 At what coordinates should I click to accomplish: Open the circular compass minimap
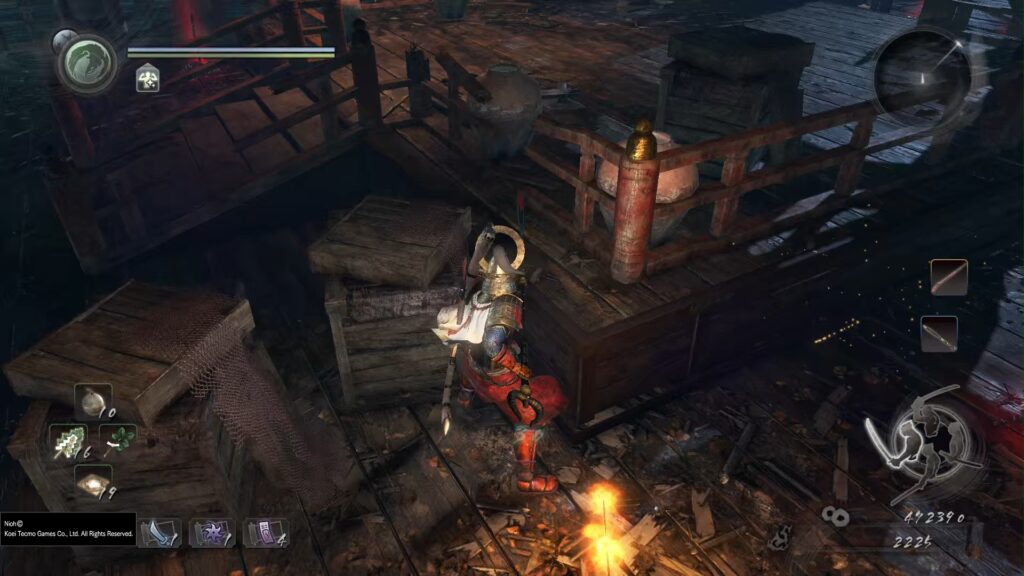pos(922,72)
